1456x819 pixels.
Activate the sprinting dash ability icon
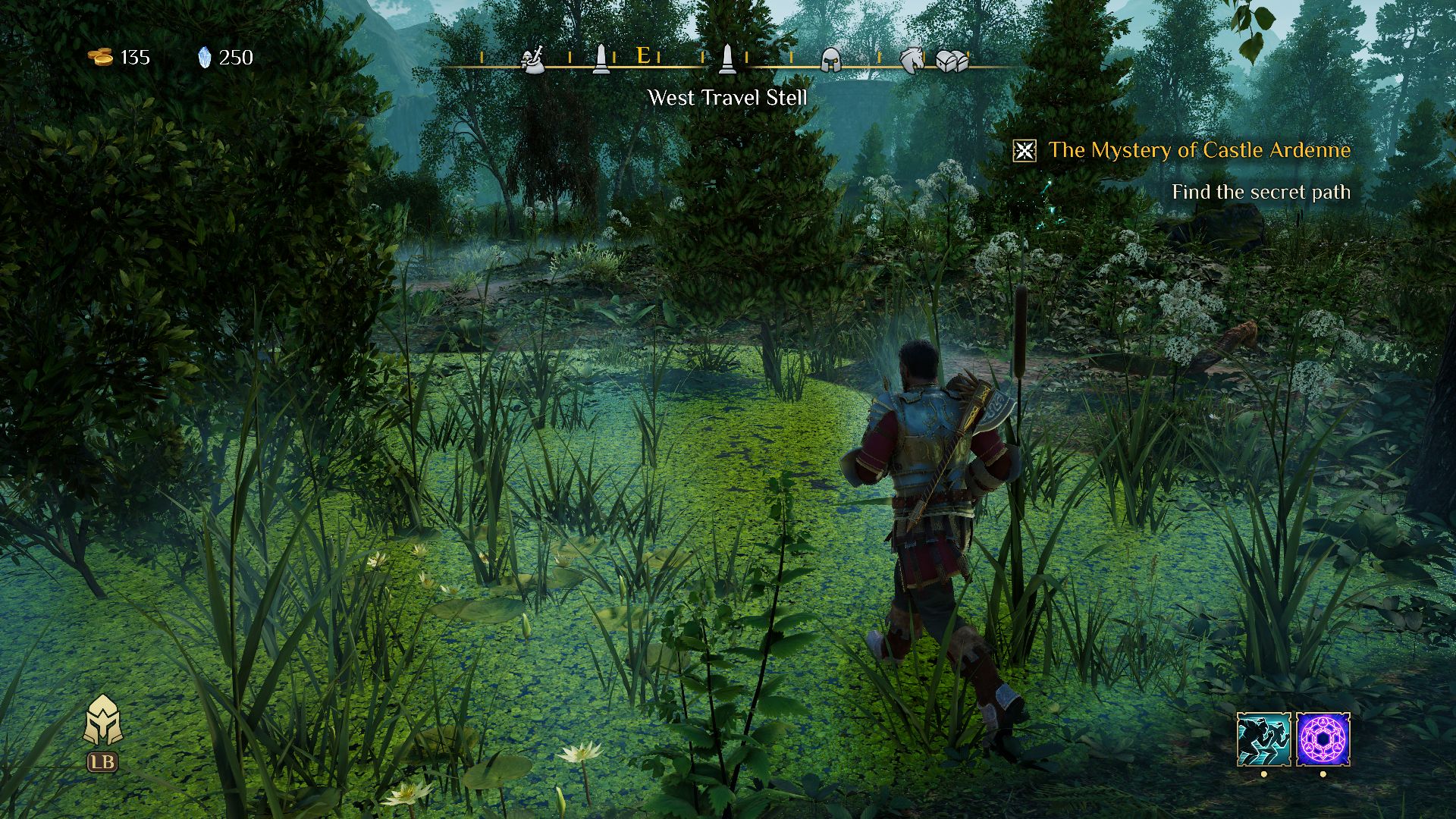tap(1263, 739)
